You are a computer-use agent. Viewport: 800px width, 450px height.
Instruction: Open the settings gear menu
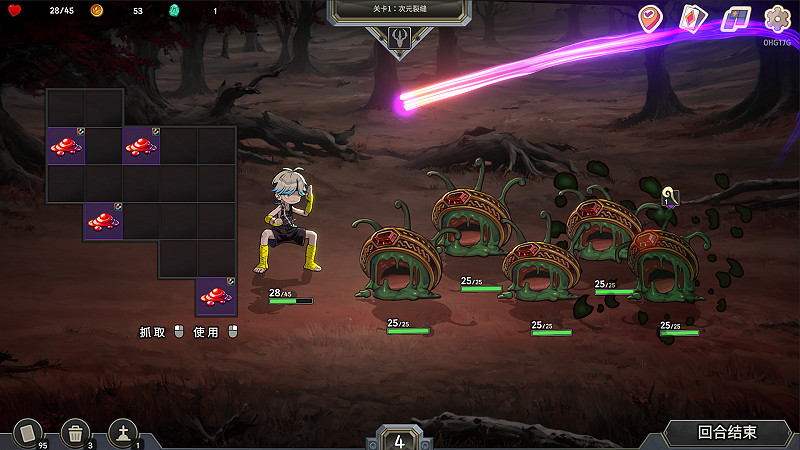pos(777,18)
